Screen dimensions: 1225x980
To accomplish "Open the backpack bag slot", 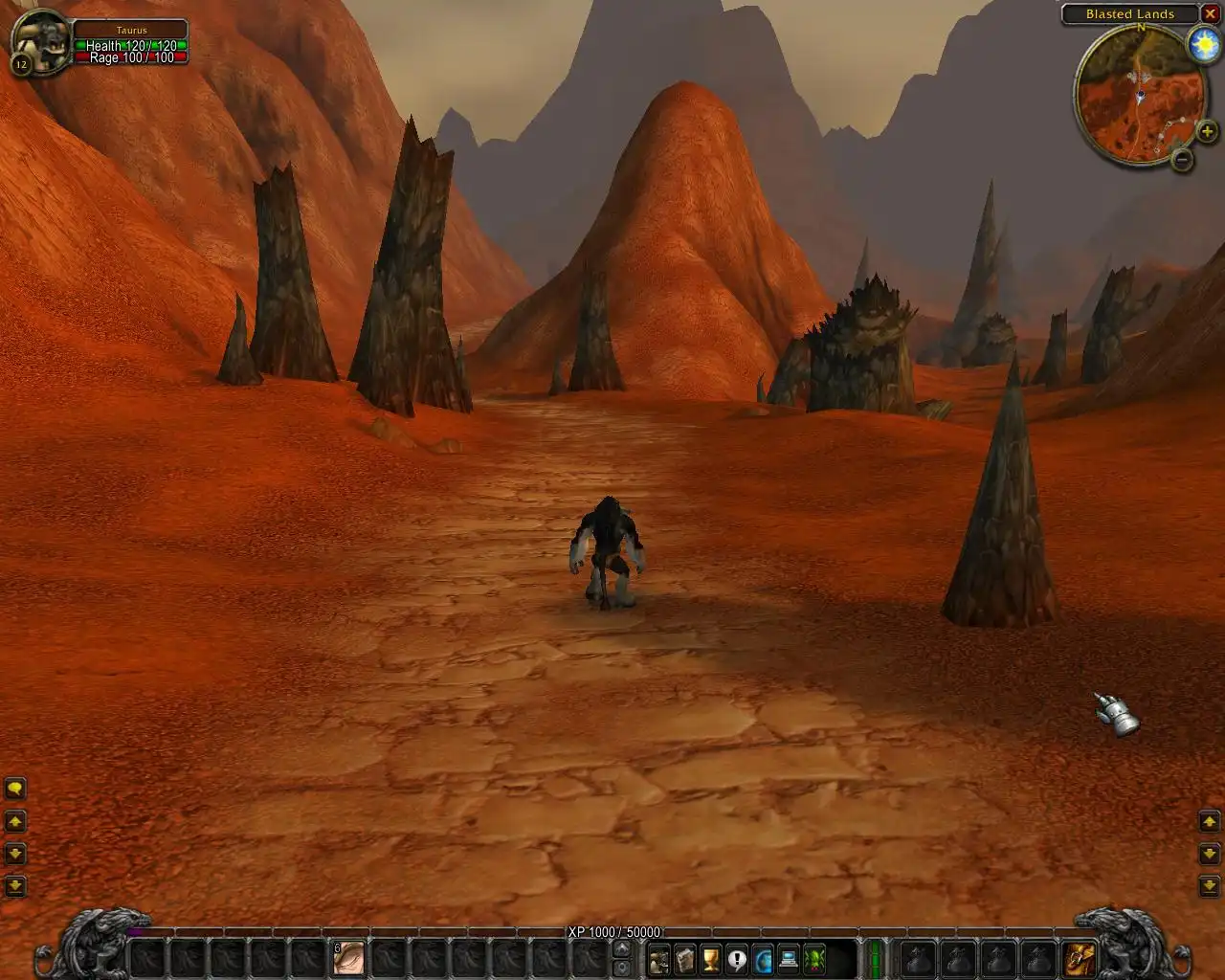I will click(x=1080, y=957).
